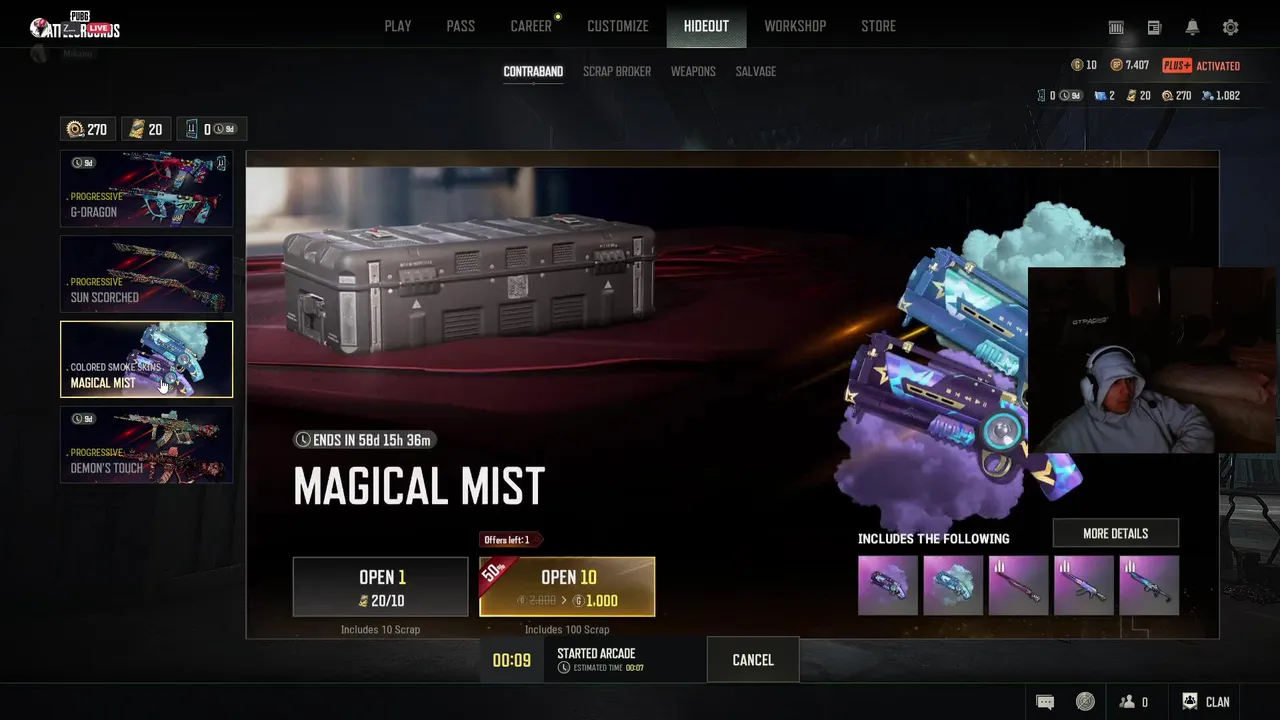
Task: Switch to the PASS tab
Action: click(461, 26)
